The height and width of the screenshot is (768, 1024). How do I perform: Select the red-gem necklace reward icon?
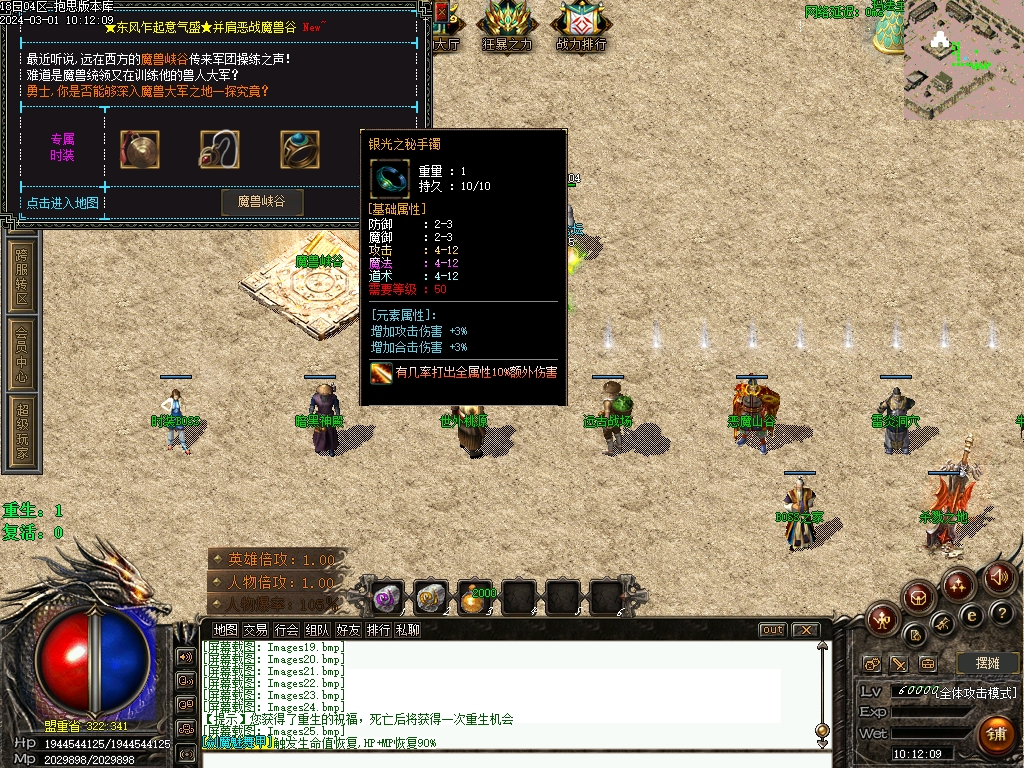219,150
